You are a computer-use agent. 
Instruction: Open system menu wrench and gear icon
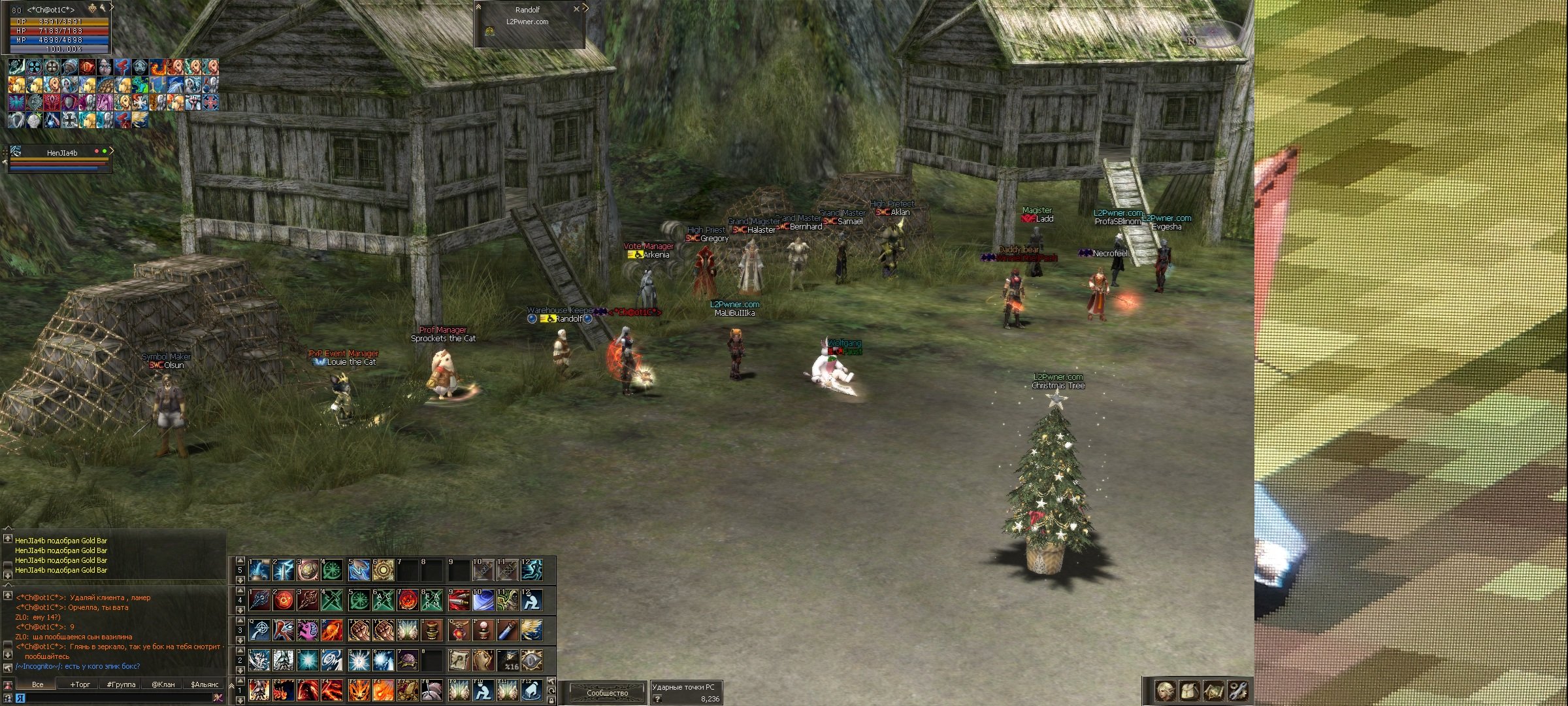pyautogui.click(x=1238, y=690)
